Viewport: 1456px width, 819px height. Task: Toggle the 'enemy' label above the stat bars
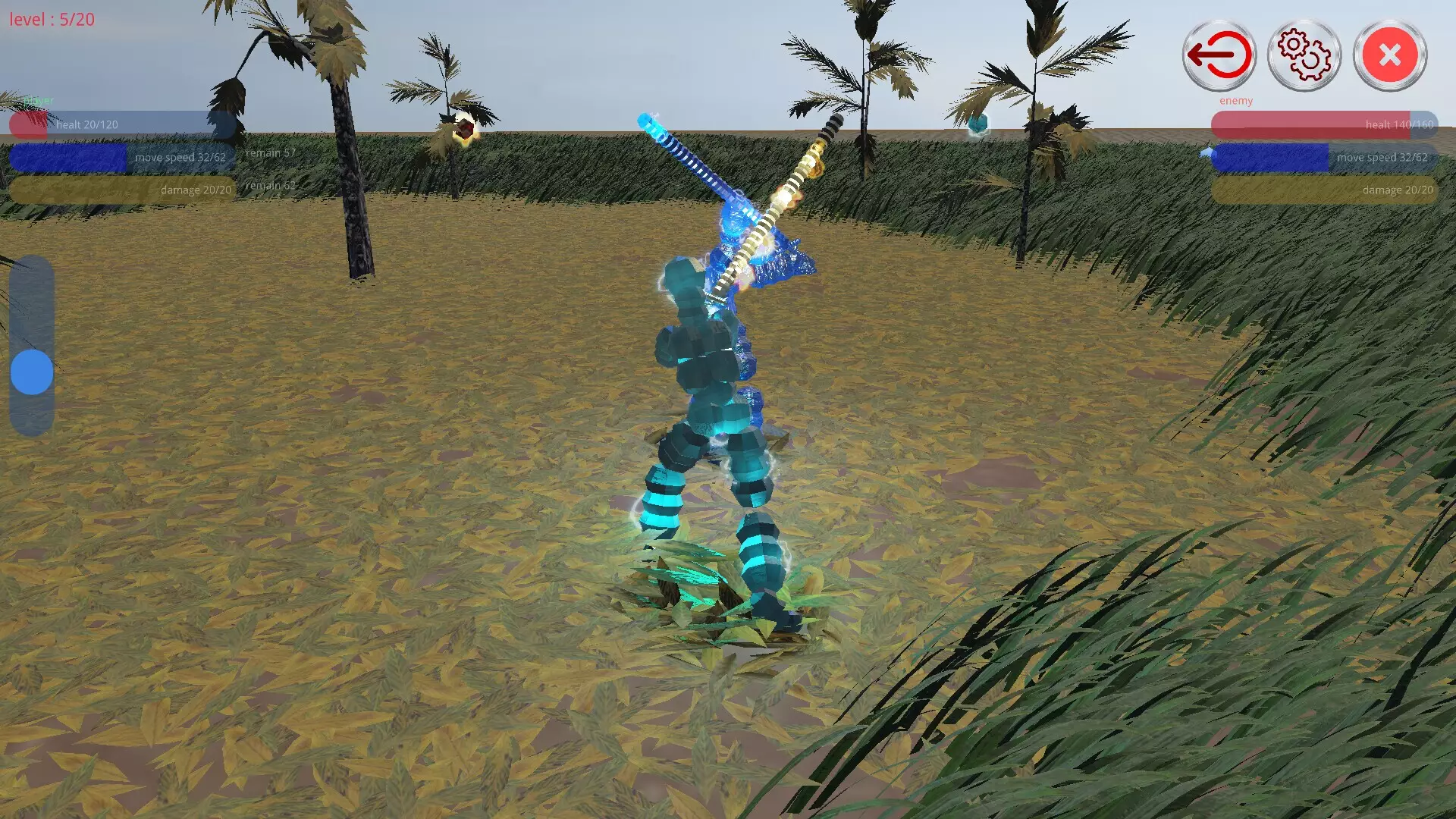pos(1236,100)
